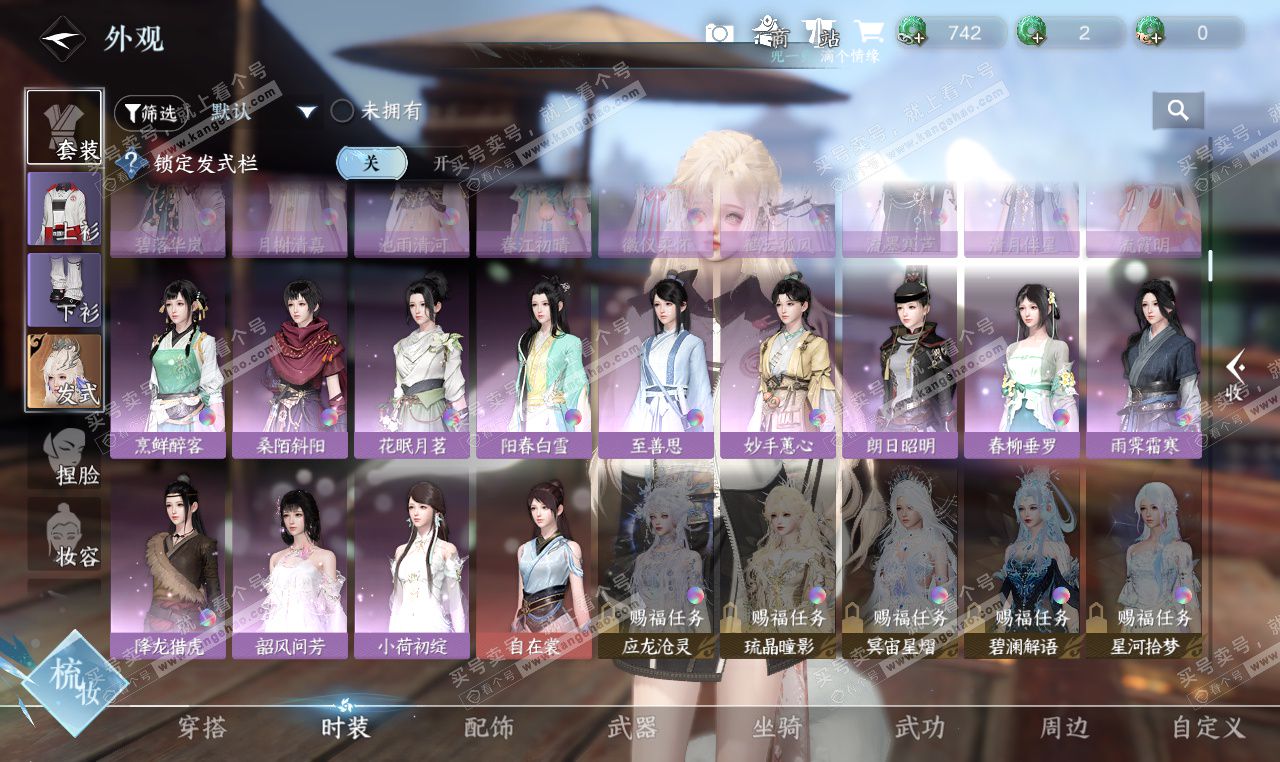Expand the 默认 sort dropdown
This screenshot has width=1280, height=762.
(x=308, y=112)
